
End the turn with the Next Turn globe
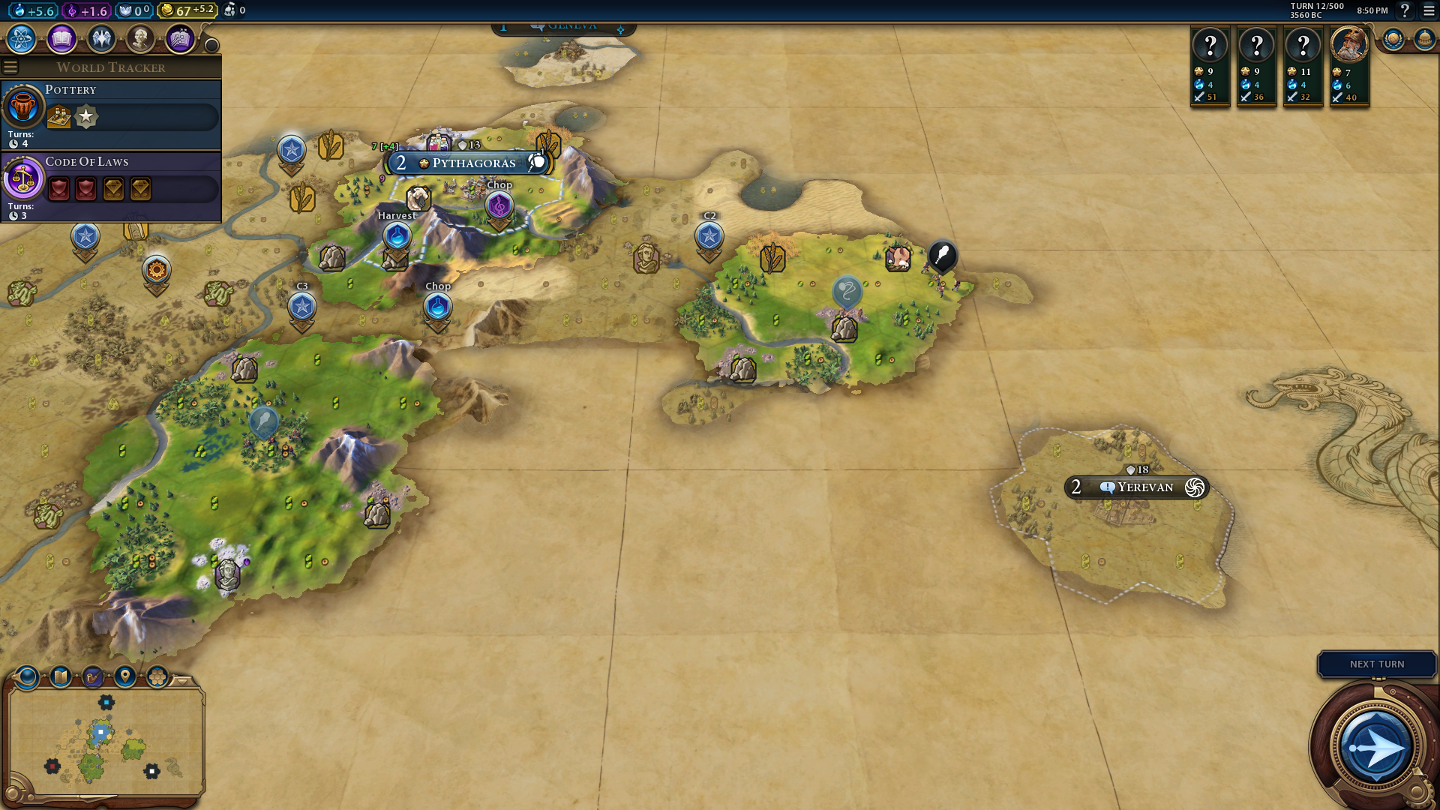click(1376, 746)
